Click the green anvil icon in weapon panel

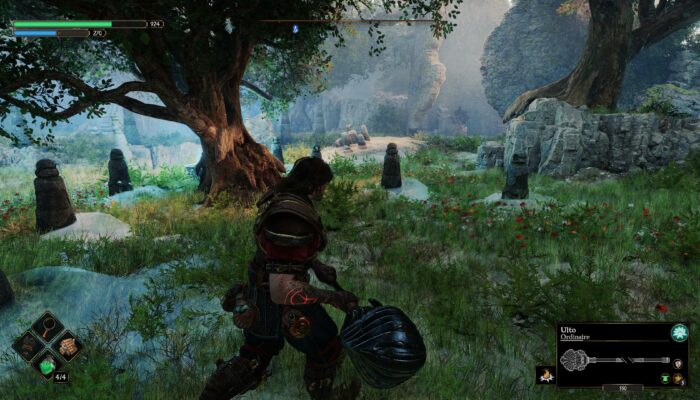pyautogui.click(x=666, y=379)
